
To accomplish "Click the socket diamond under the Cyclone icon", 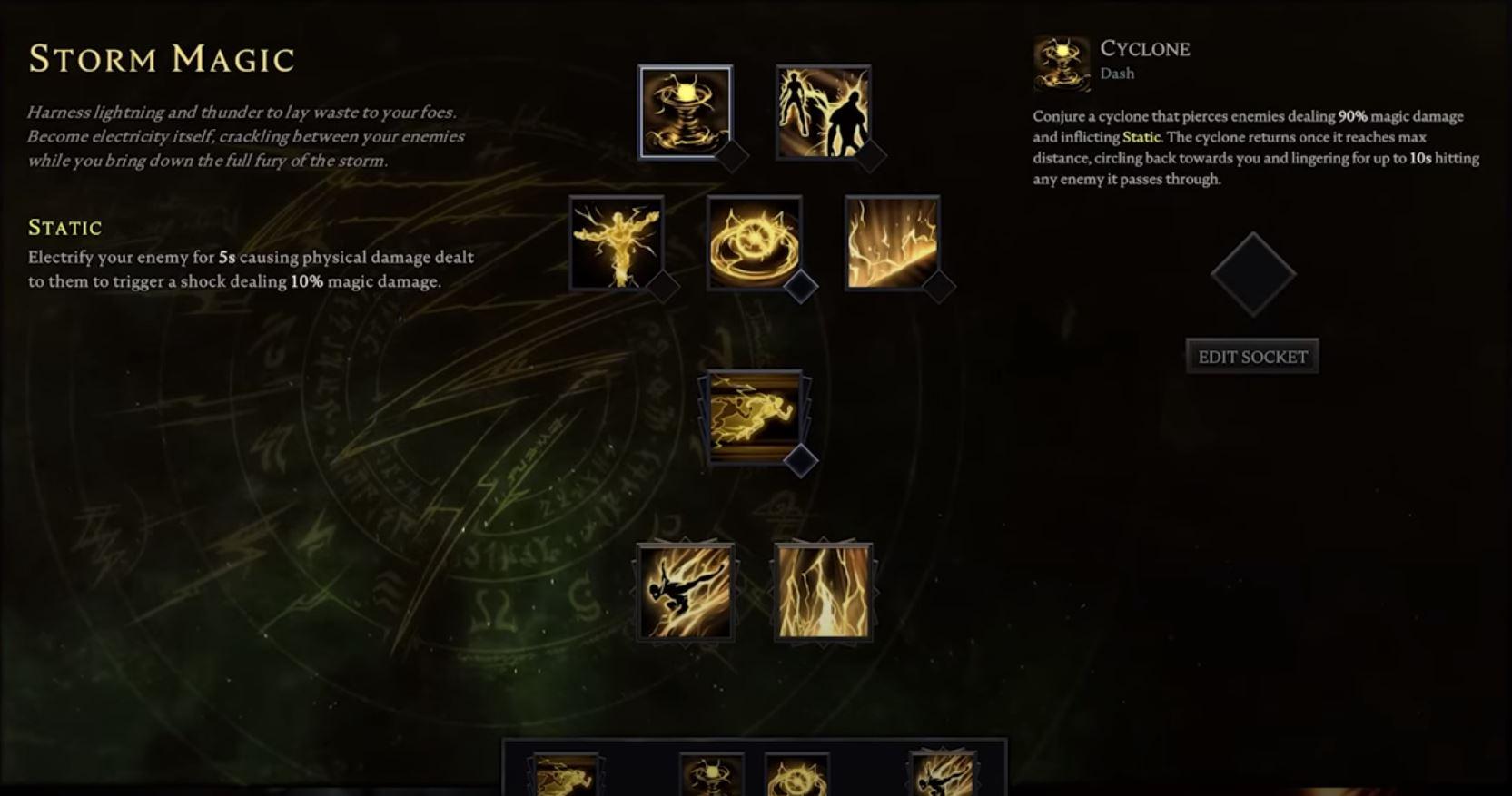I will click(732, 156).
